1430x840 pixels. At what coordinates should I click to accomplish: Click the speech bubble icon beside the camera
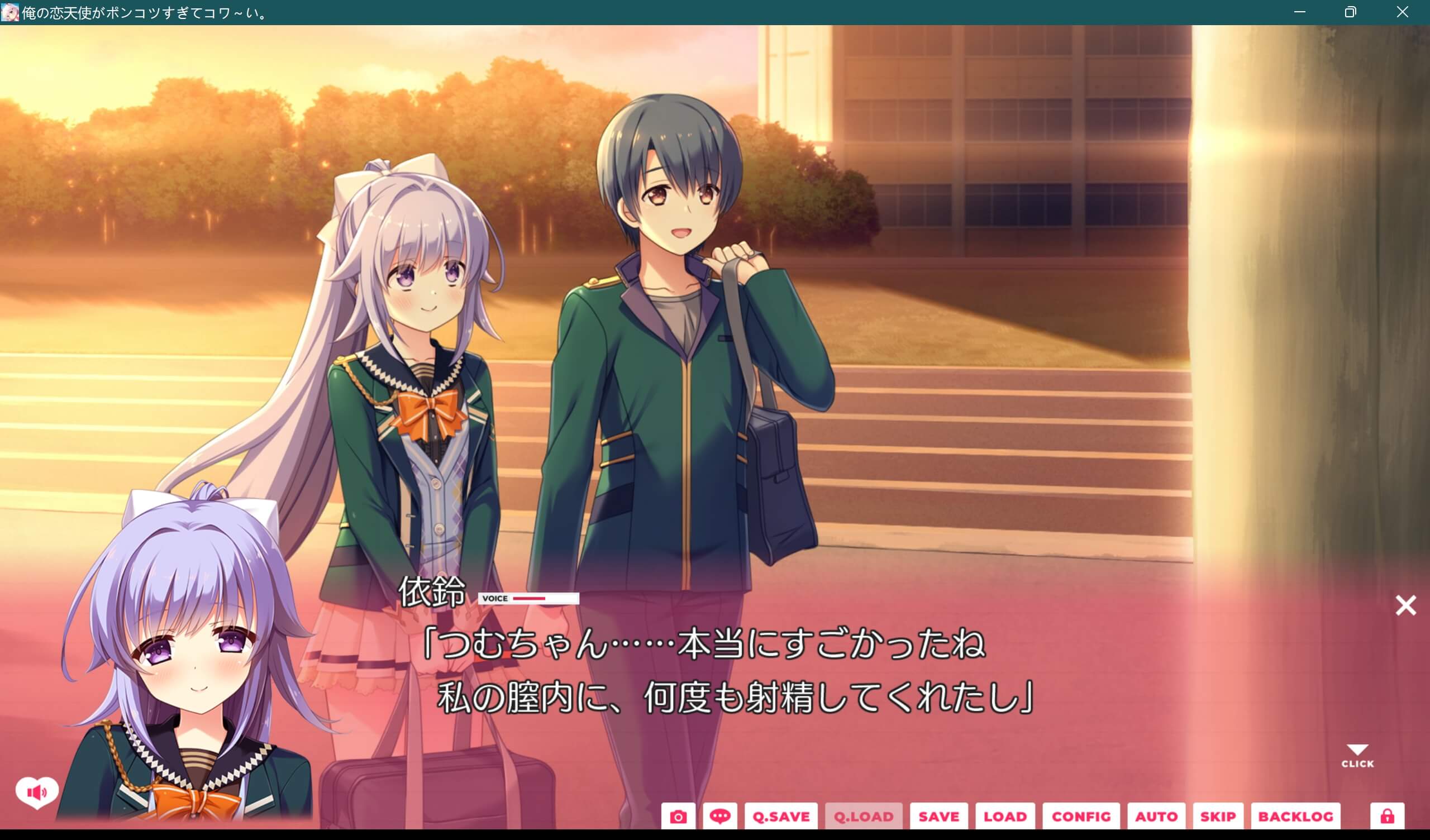click(720, 816)
